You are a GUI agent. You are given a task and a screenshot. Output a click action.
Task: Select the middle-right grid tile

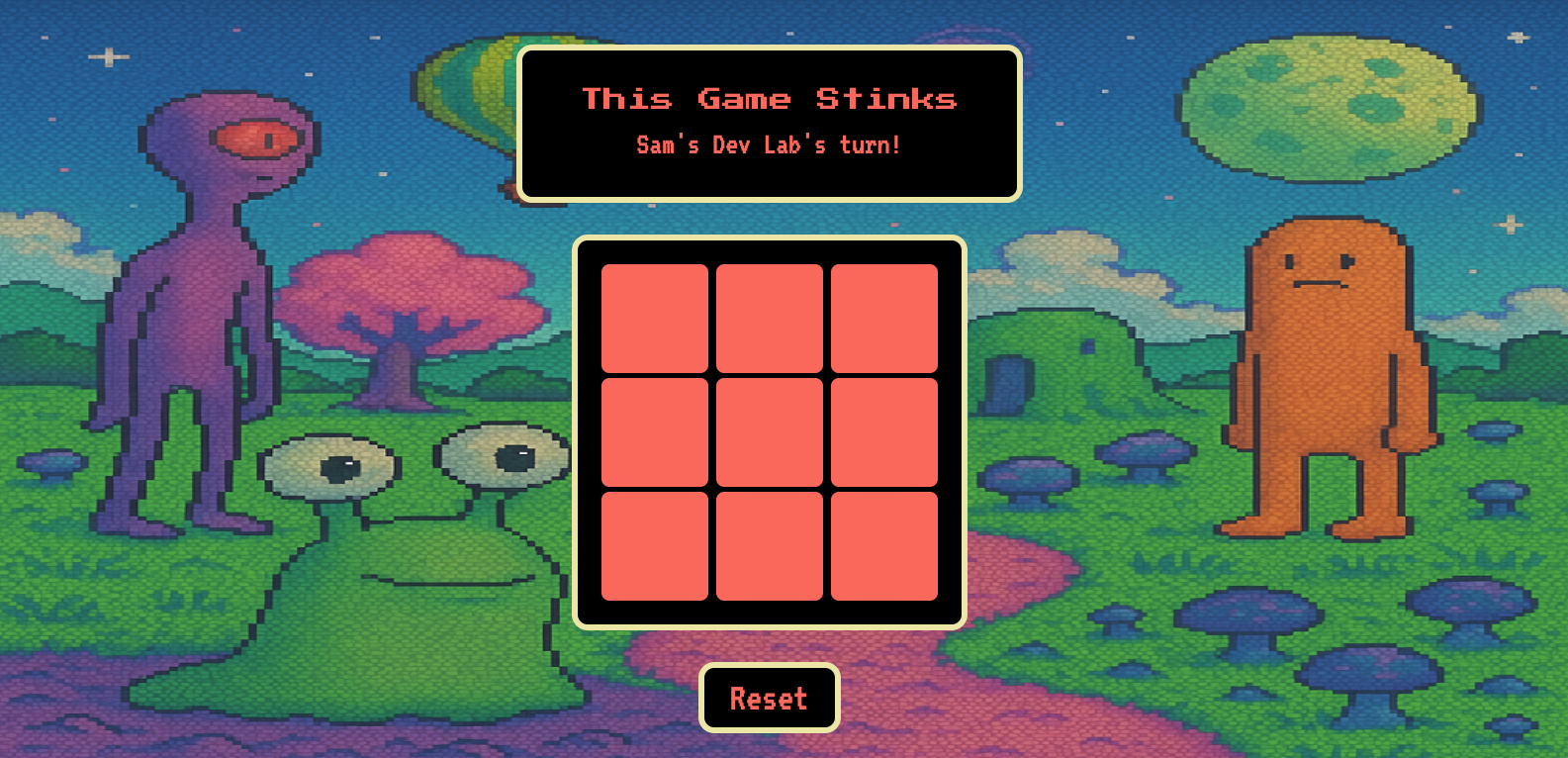coord(884,429)
